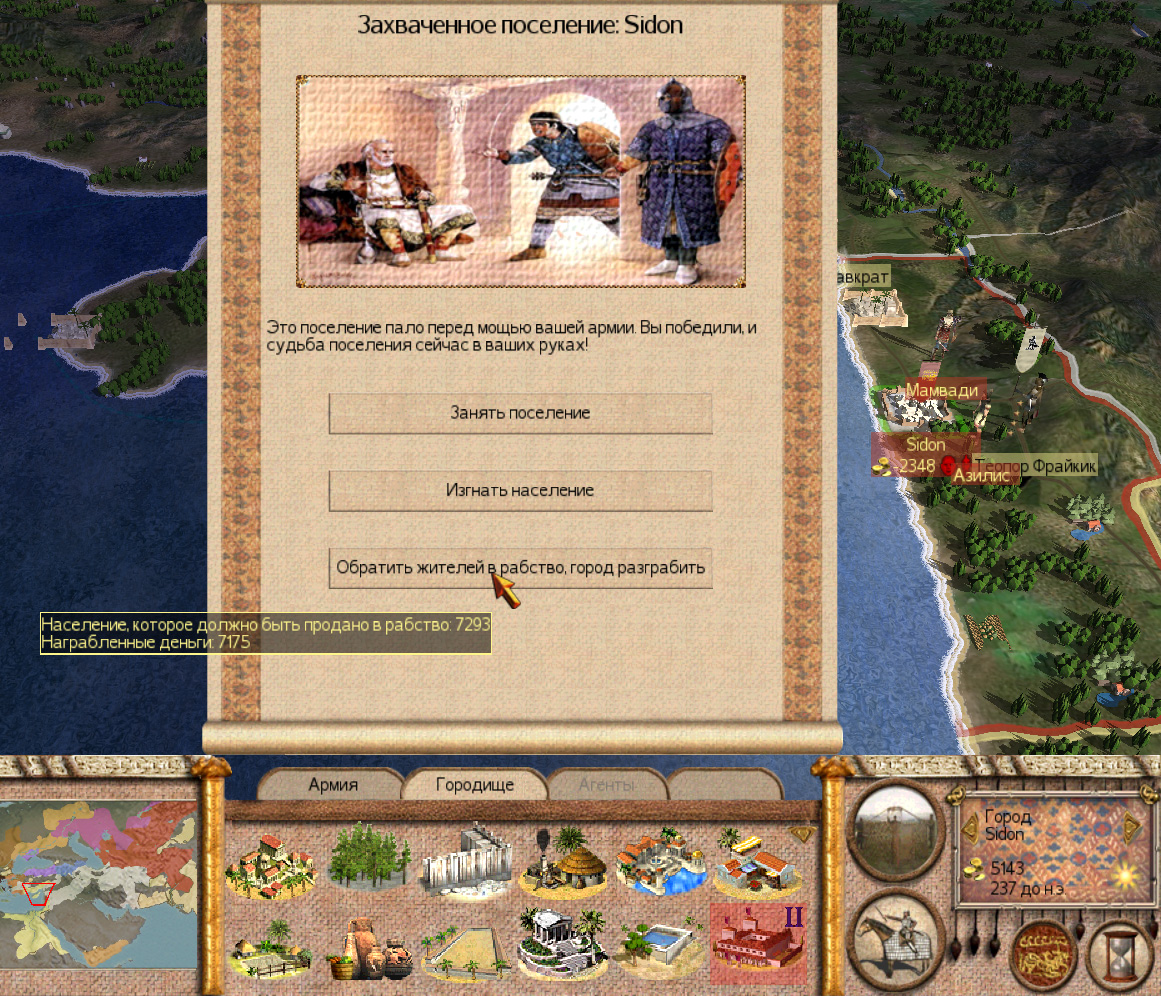Switch to the Армия tab
This screenshot has width=1161, height=996.
pos(332,785)
